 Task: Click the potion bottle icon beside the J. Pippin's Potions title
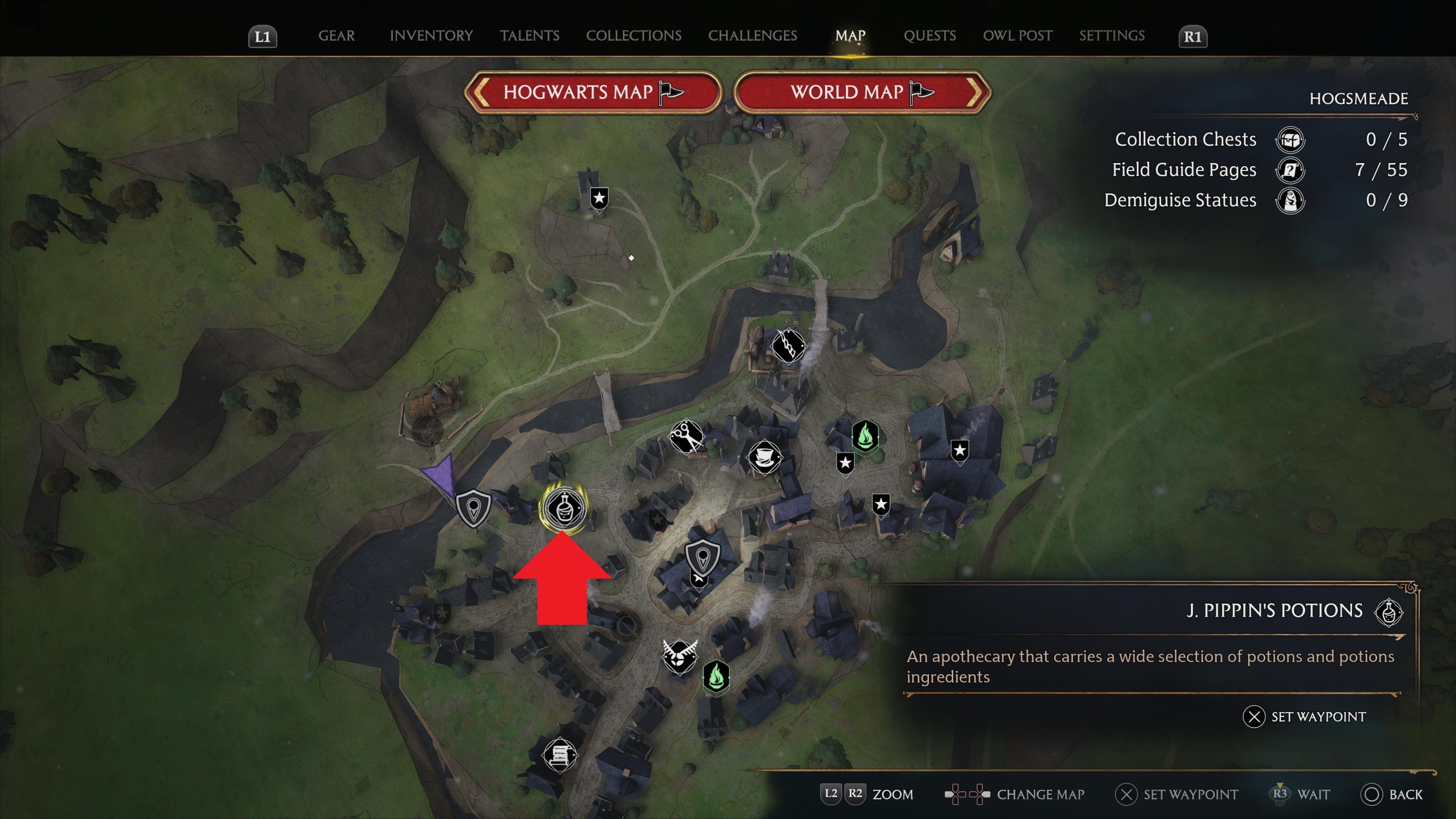tap(1389, 612)
